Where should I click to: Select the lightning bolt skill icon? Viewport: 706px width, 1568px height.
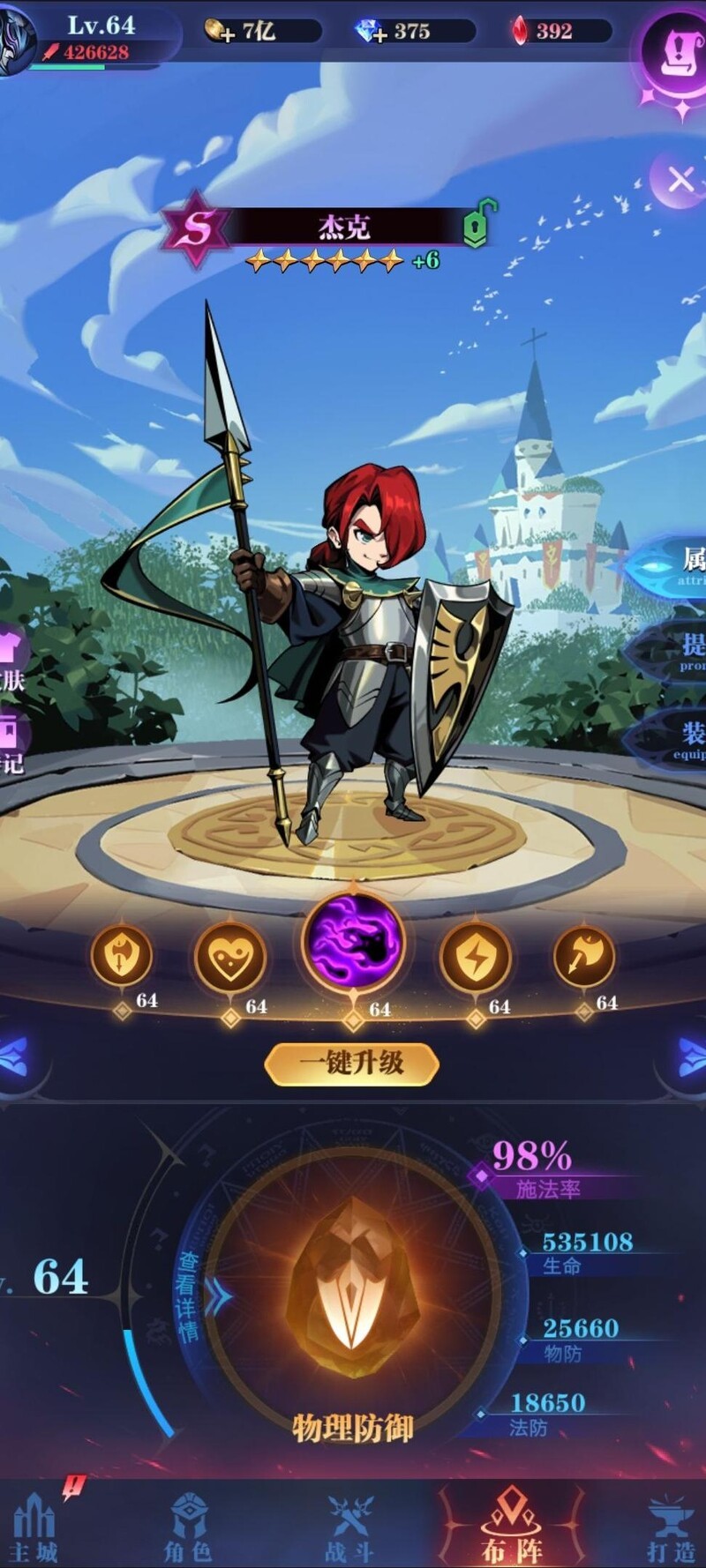pos(476,957)
